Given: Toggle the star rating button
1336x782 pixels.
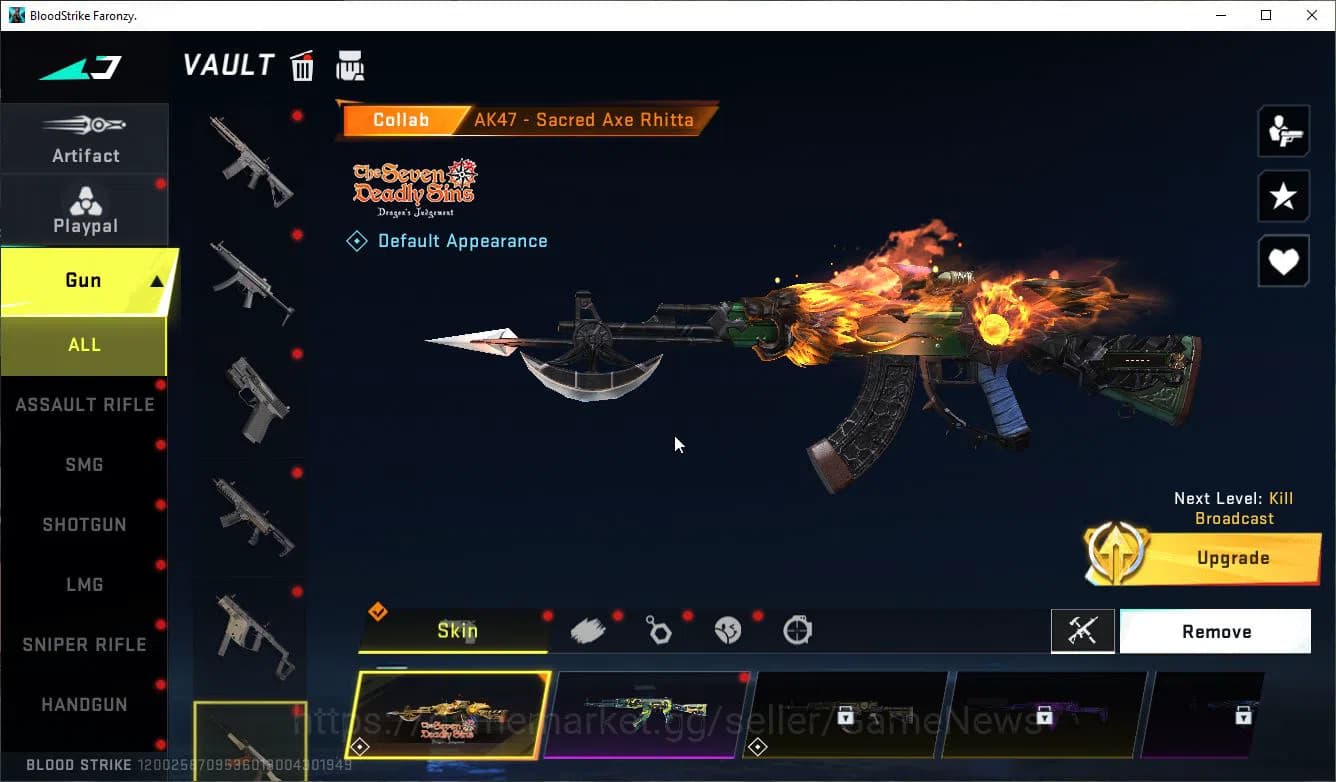Looking at the screenshot, I should coord(1283,196).
